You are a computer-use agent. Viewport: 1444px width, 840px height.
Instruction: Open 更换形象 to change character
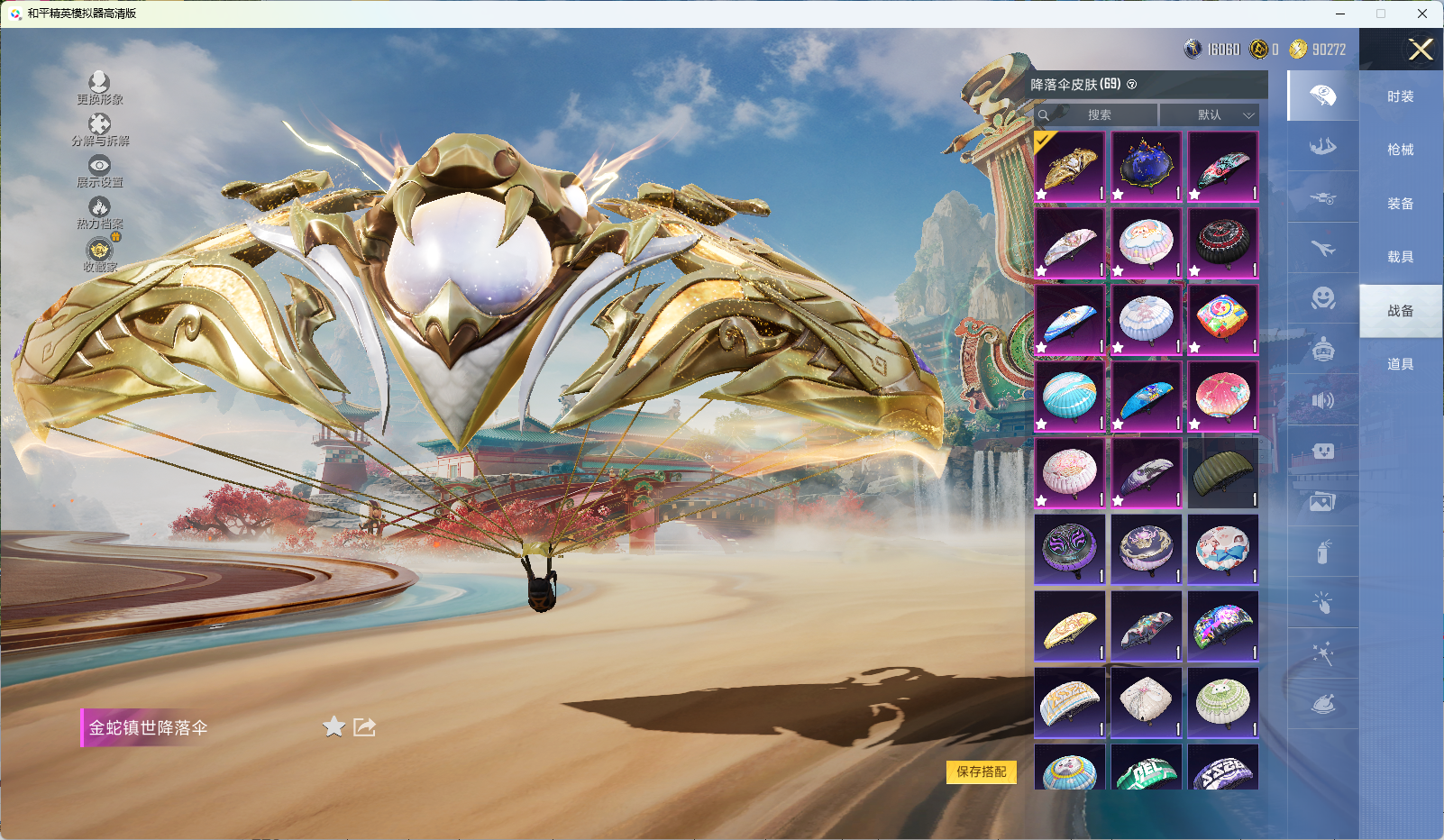(99, 88)
